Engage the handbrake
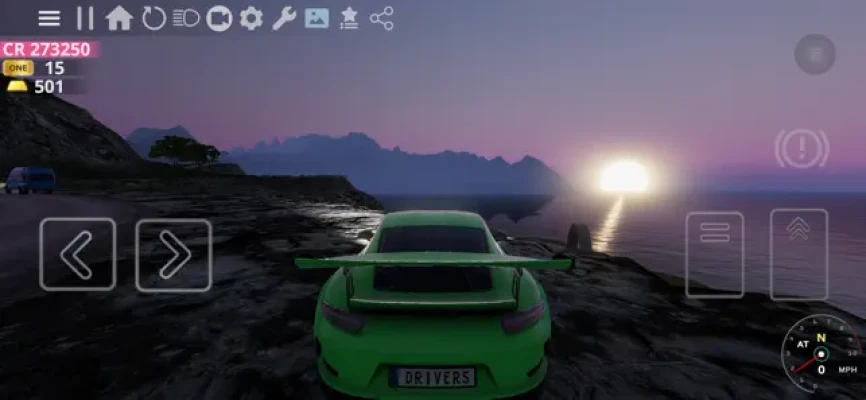The width and height of the screenshot is (866, 400). click(800, 149)
